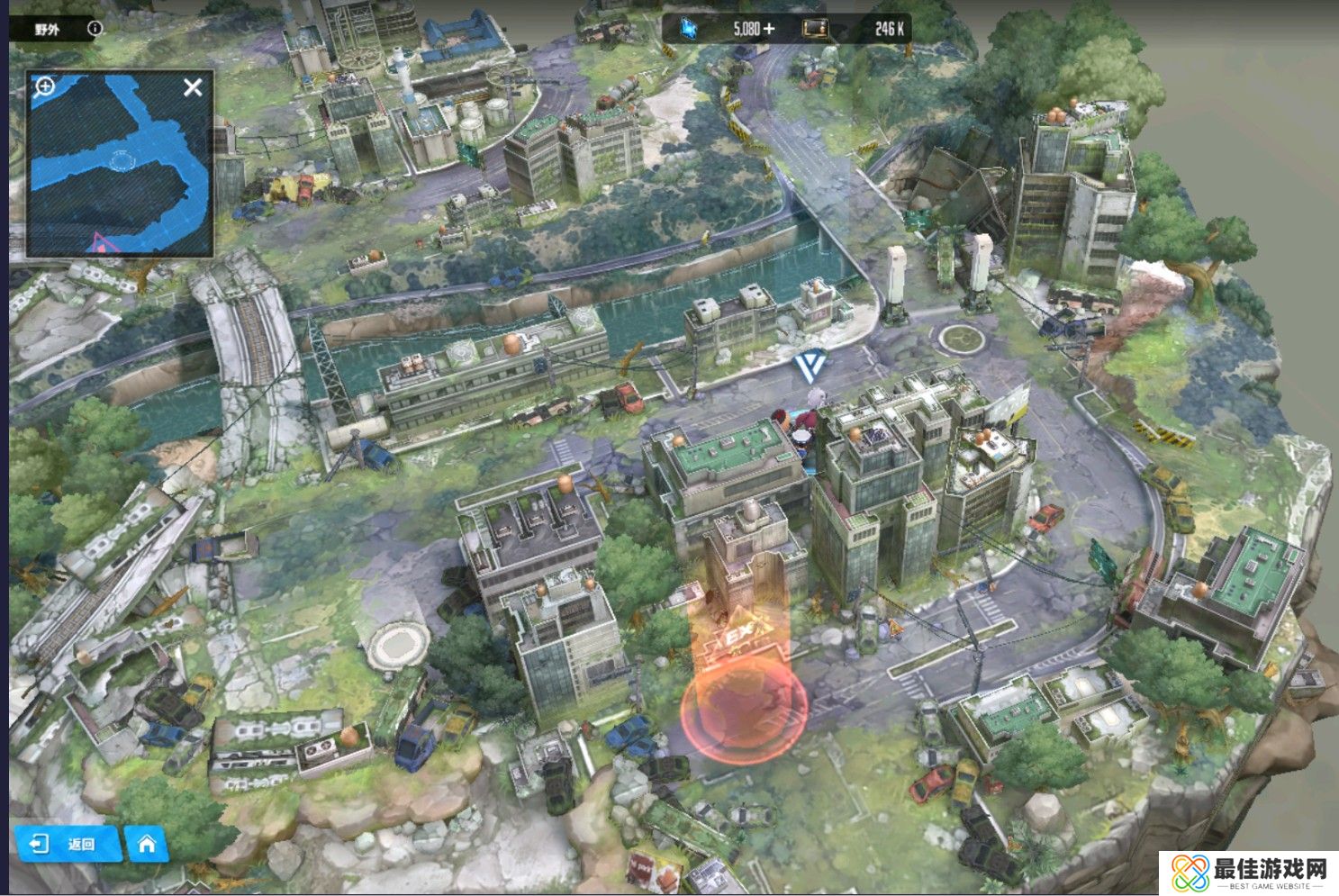This screenshot has width=1339, height=896.
Task: Click the blue minimap panel
Action: pos(119,163)
